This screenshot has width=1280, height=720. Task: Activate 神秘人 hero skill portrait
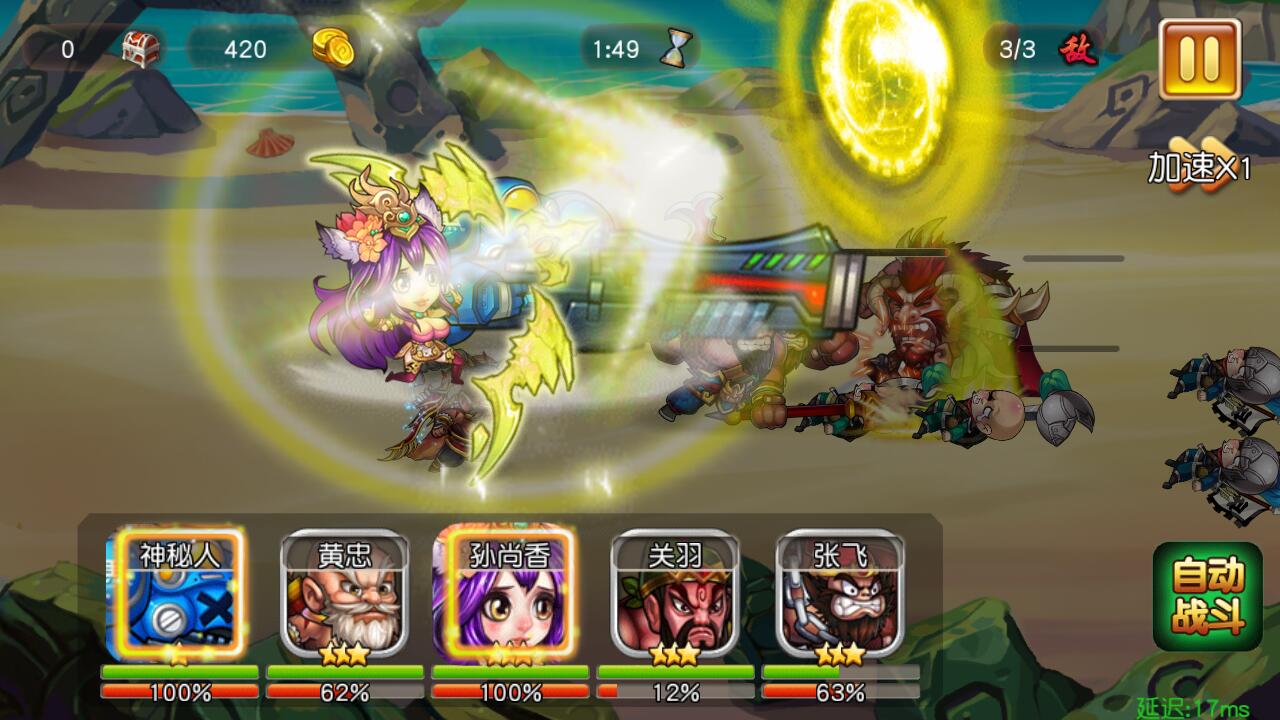click(x=179, y=595)
